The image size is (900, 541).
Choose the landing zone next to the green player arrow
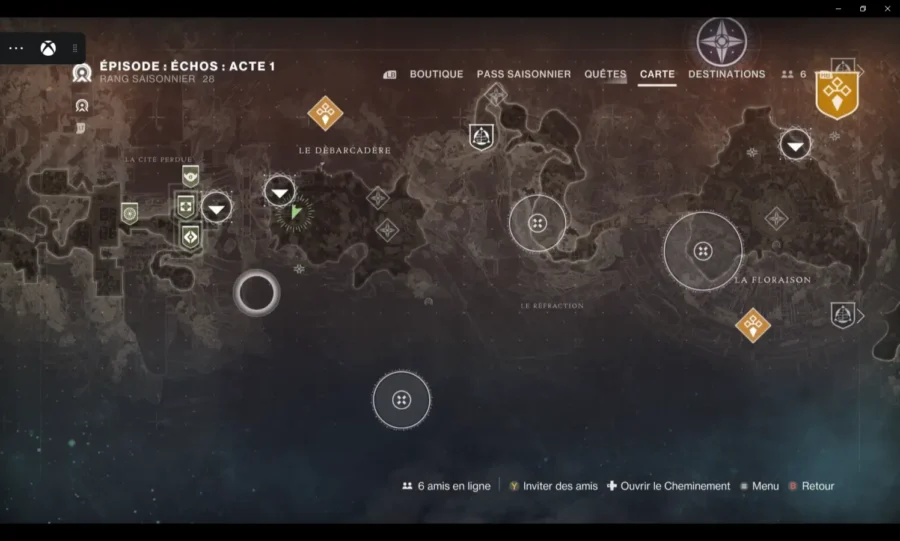pyautogui.click(x=280, y=191)
